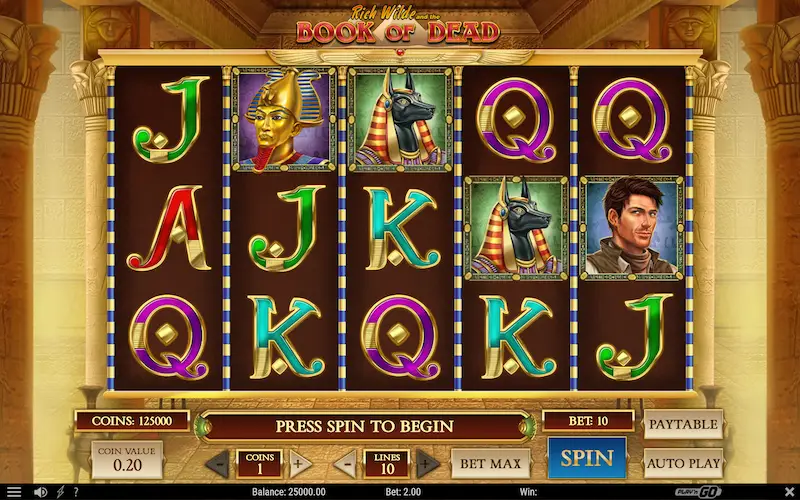Decrease the number of coins
Screen dimensions: 800x500
pyautogui.click(x=217, y=464)
